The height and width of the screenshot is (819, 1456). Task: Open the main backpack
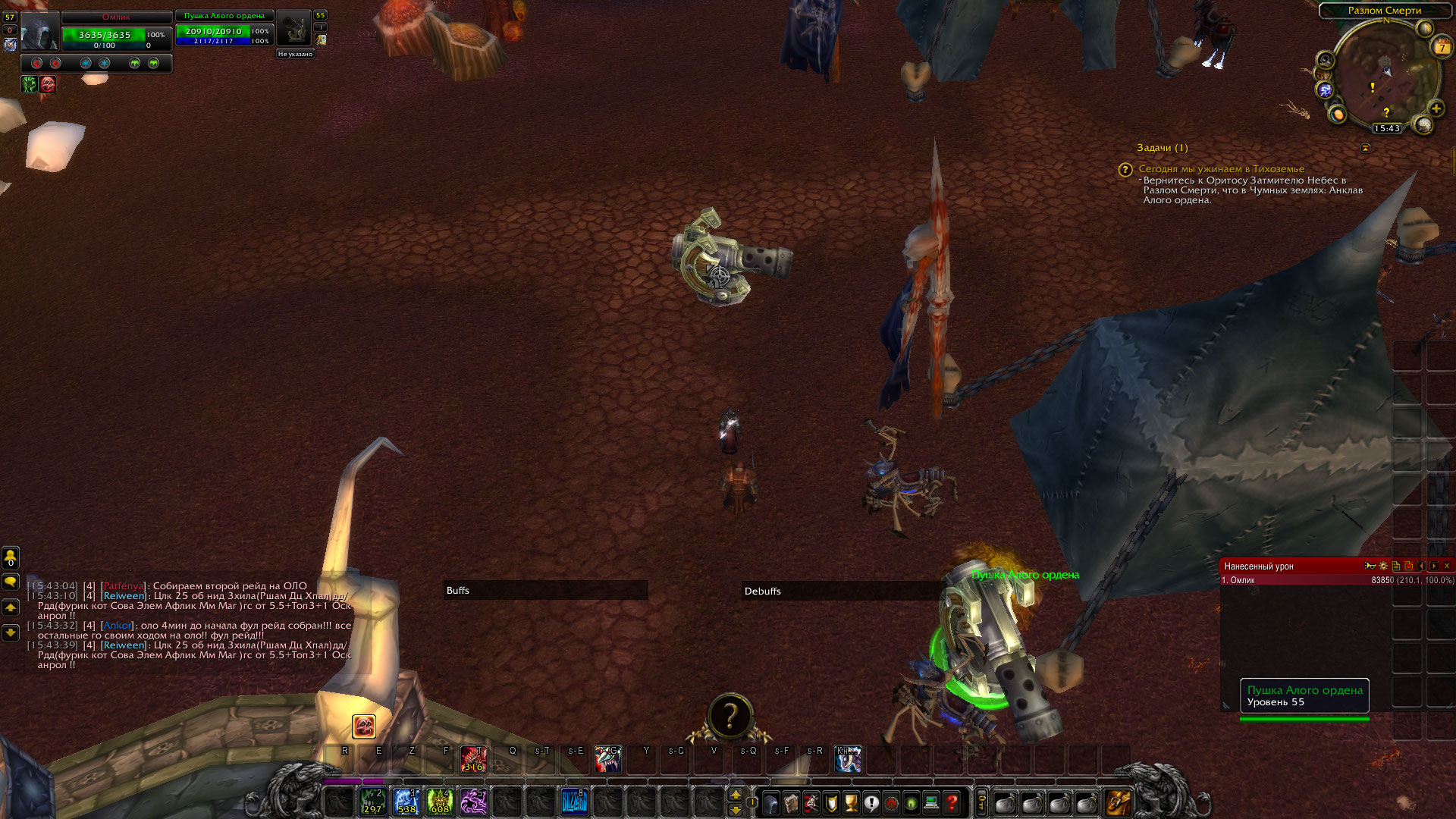pyautogui.click(x=1118, y=802)
